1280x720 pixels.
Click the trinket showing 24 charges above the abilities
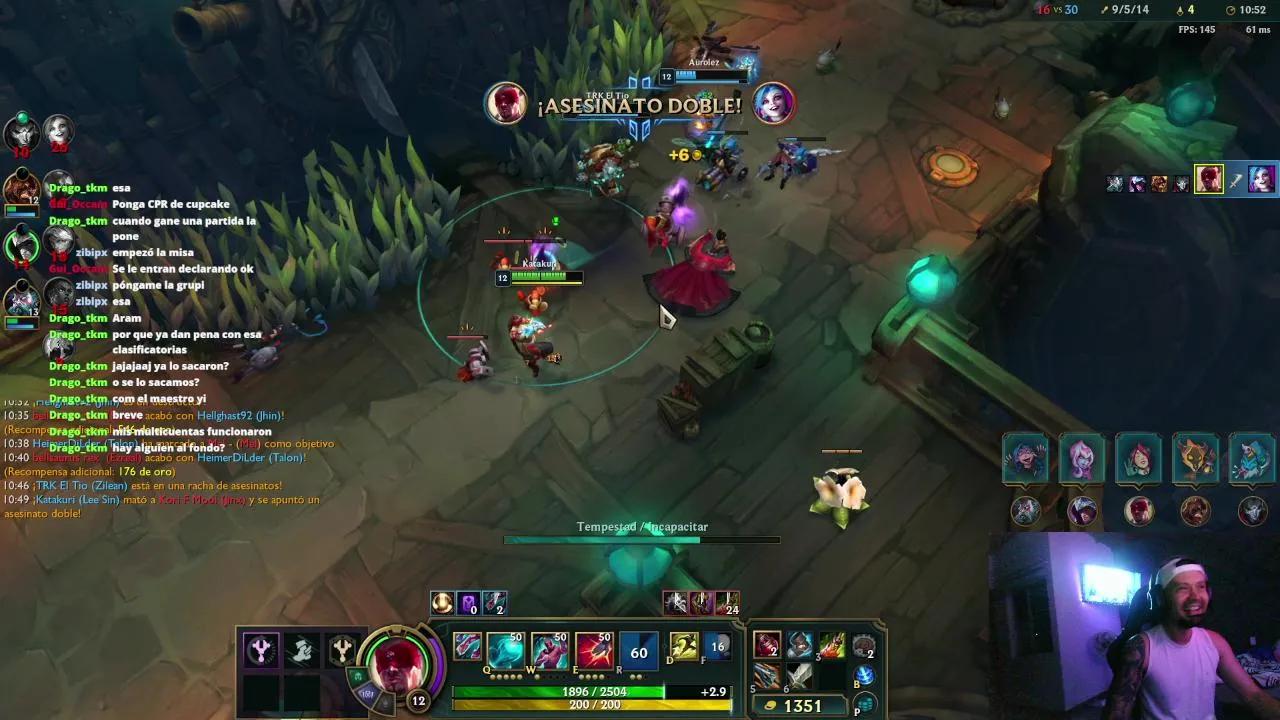tap(726, 602)
